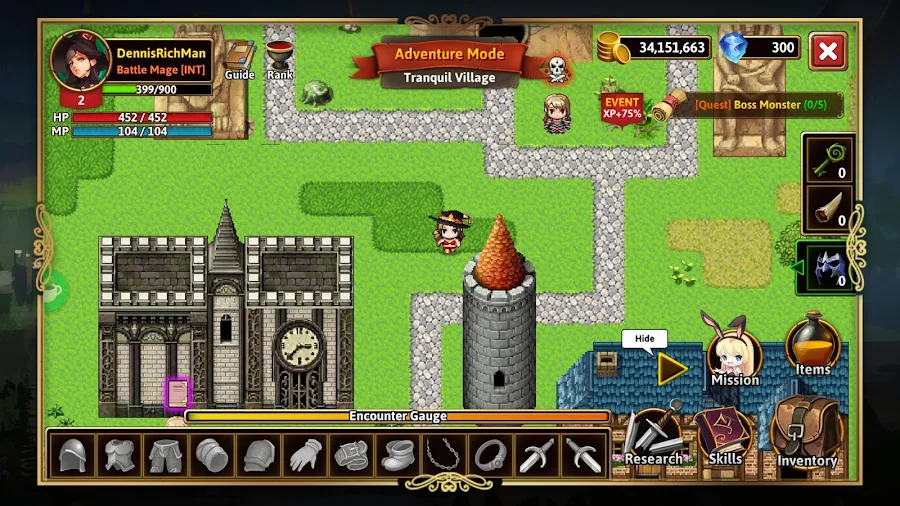Select the horn item slot
This screenshot has width=900, height=506.
[x=829, y=208]
